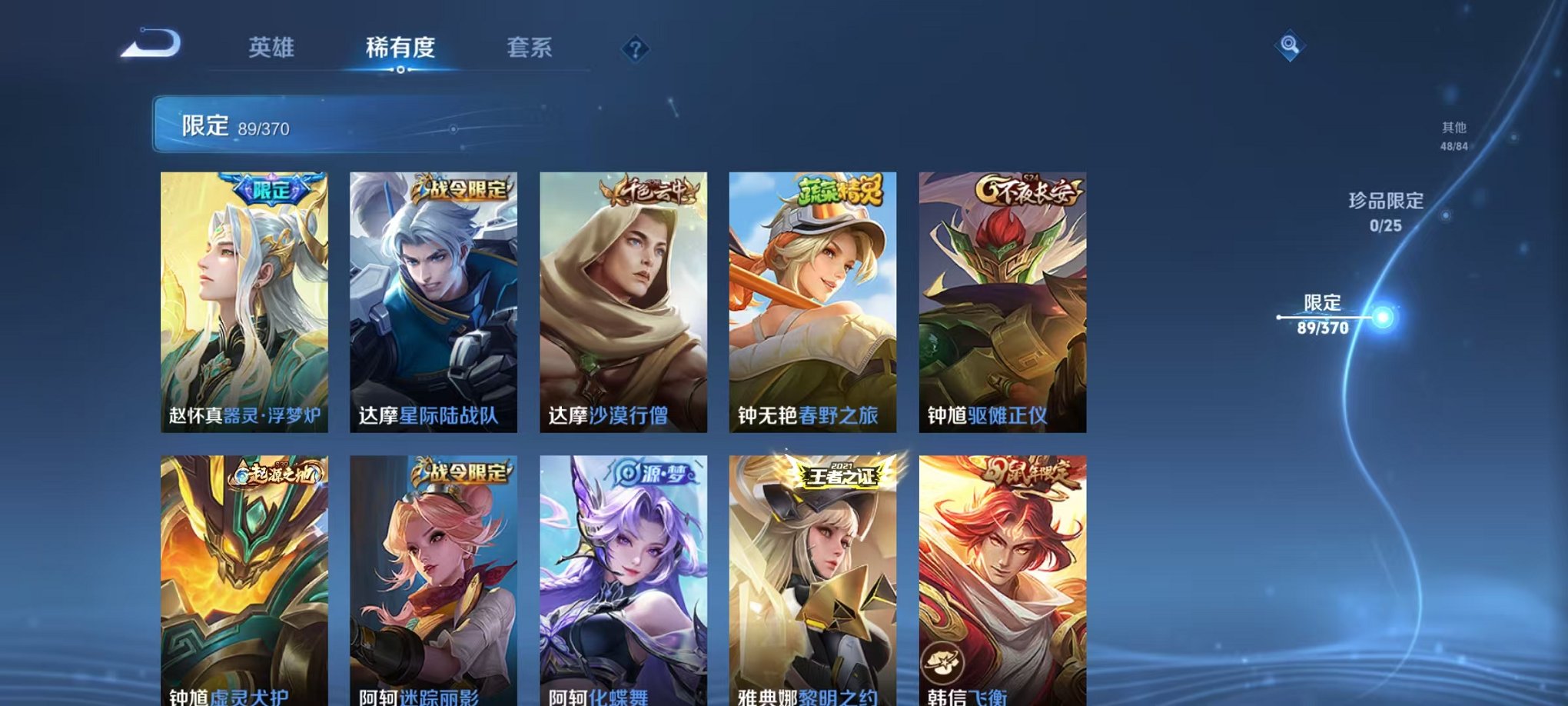Open search with the magnifier icon

pos(1291,46)
